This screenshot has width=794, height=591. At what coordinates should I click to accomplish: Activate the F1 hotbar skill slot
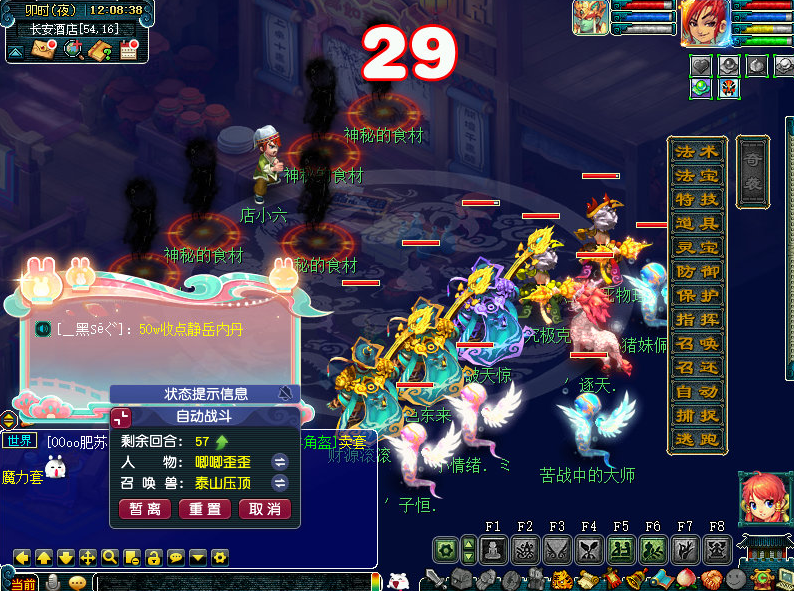[x=492, y=549]
